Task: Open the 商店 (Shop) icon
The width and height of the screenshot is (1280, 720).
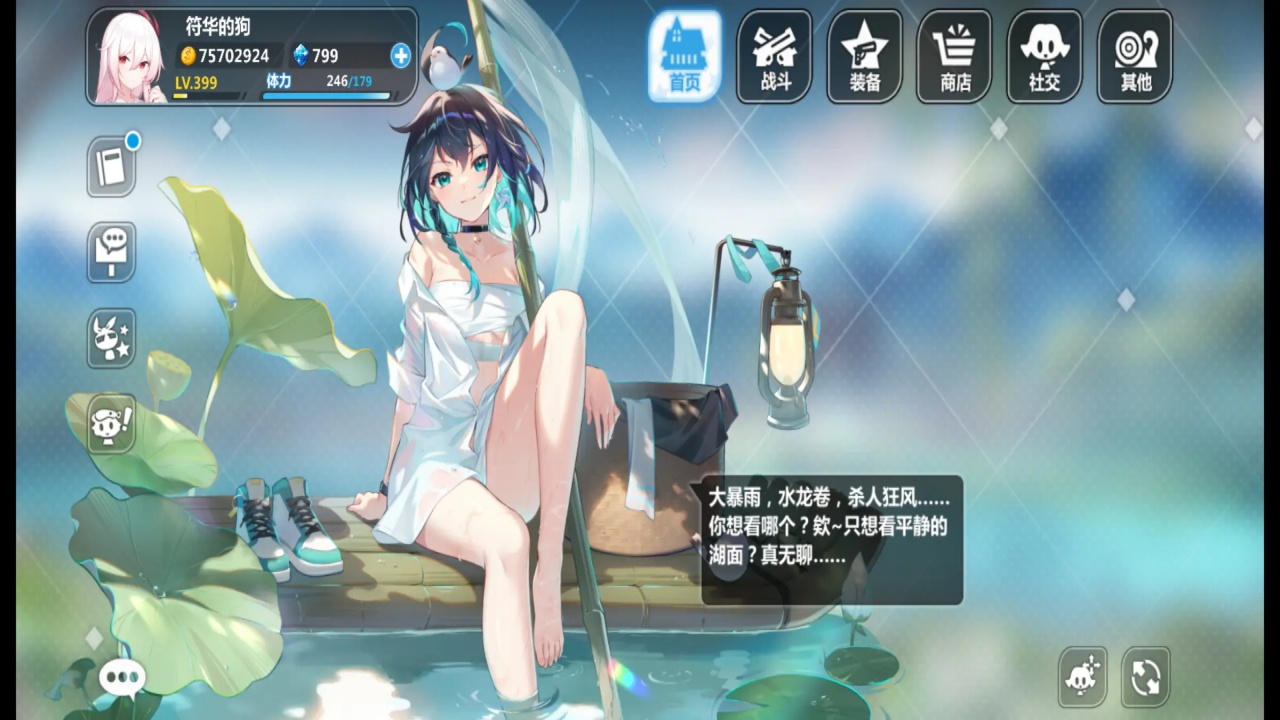Action: (953, 56)
